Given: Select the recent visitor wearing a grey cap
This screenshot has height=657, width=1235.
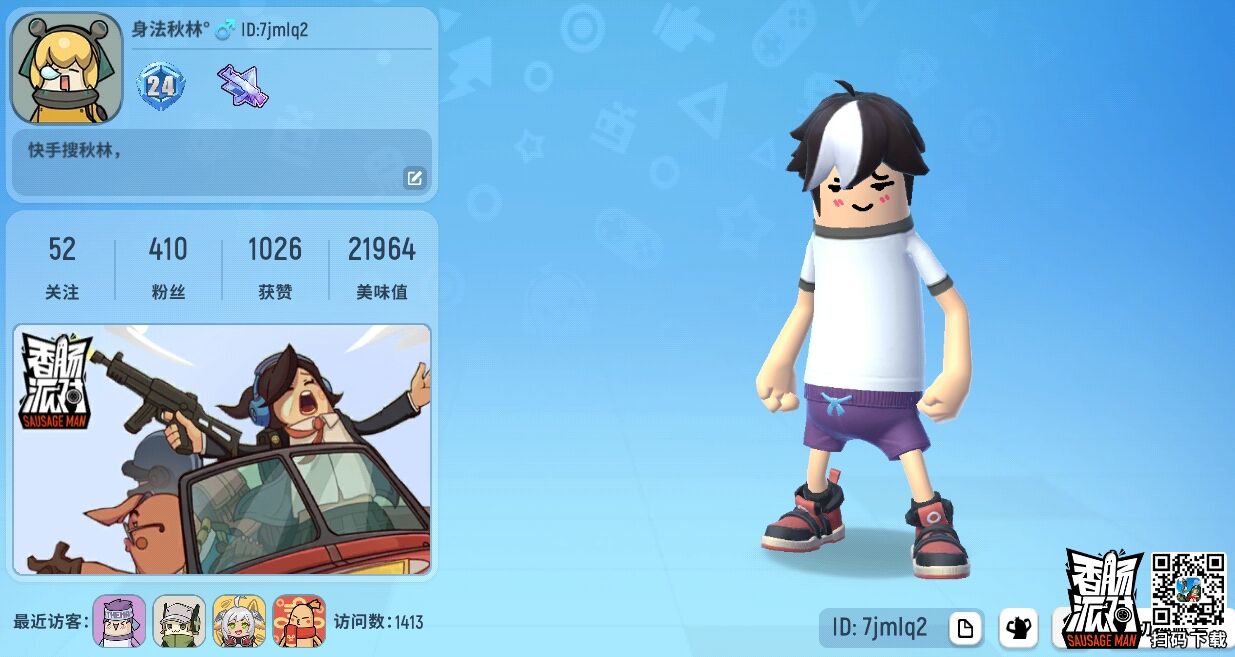Looking at the screenshot, I should click(x=179, y=621).
